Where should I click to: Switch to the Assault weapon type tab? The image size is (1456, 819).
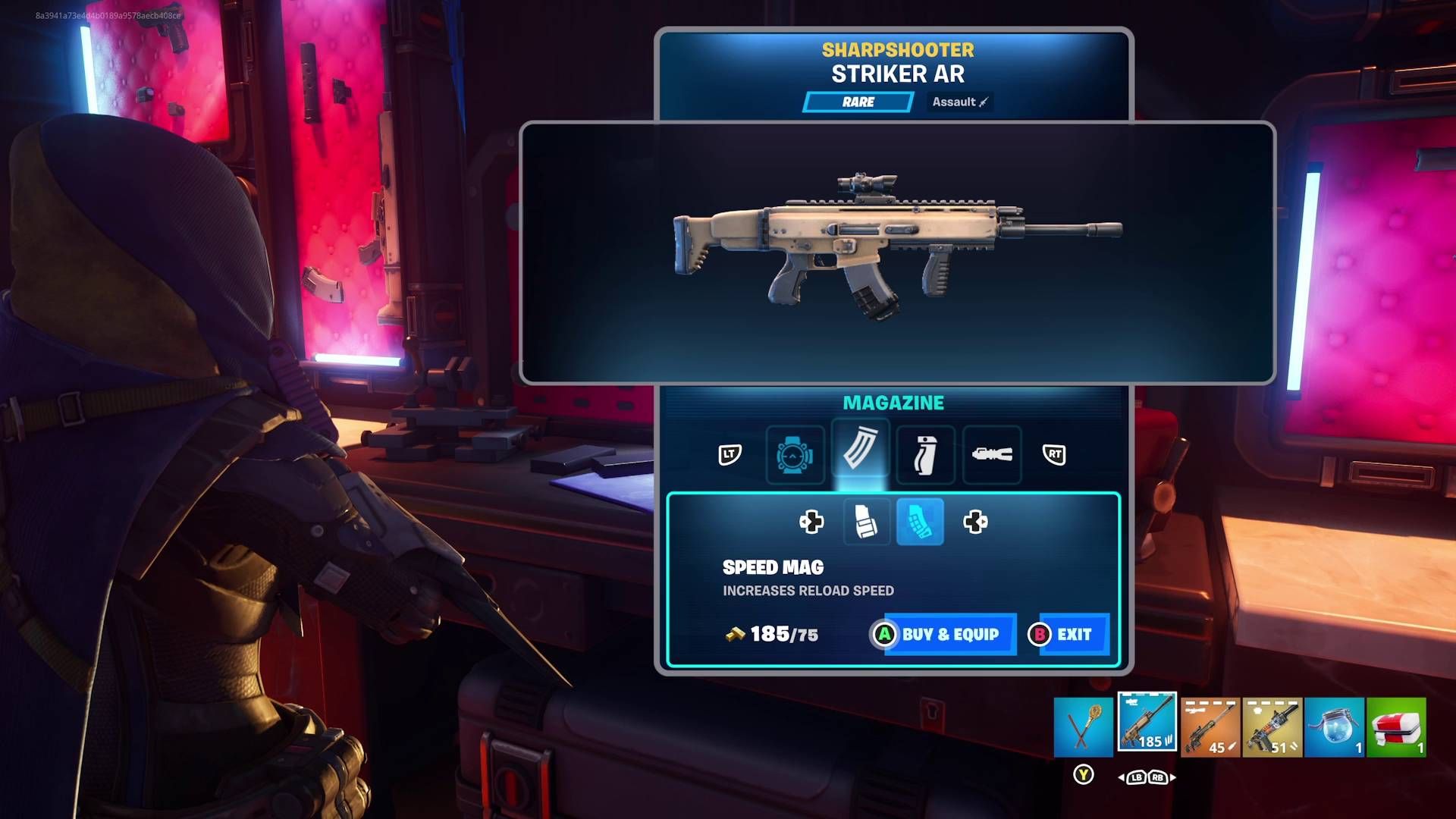[x=959, y=102]
